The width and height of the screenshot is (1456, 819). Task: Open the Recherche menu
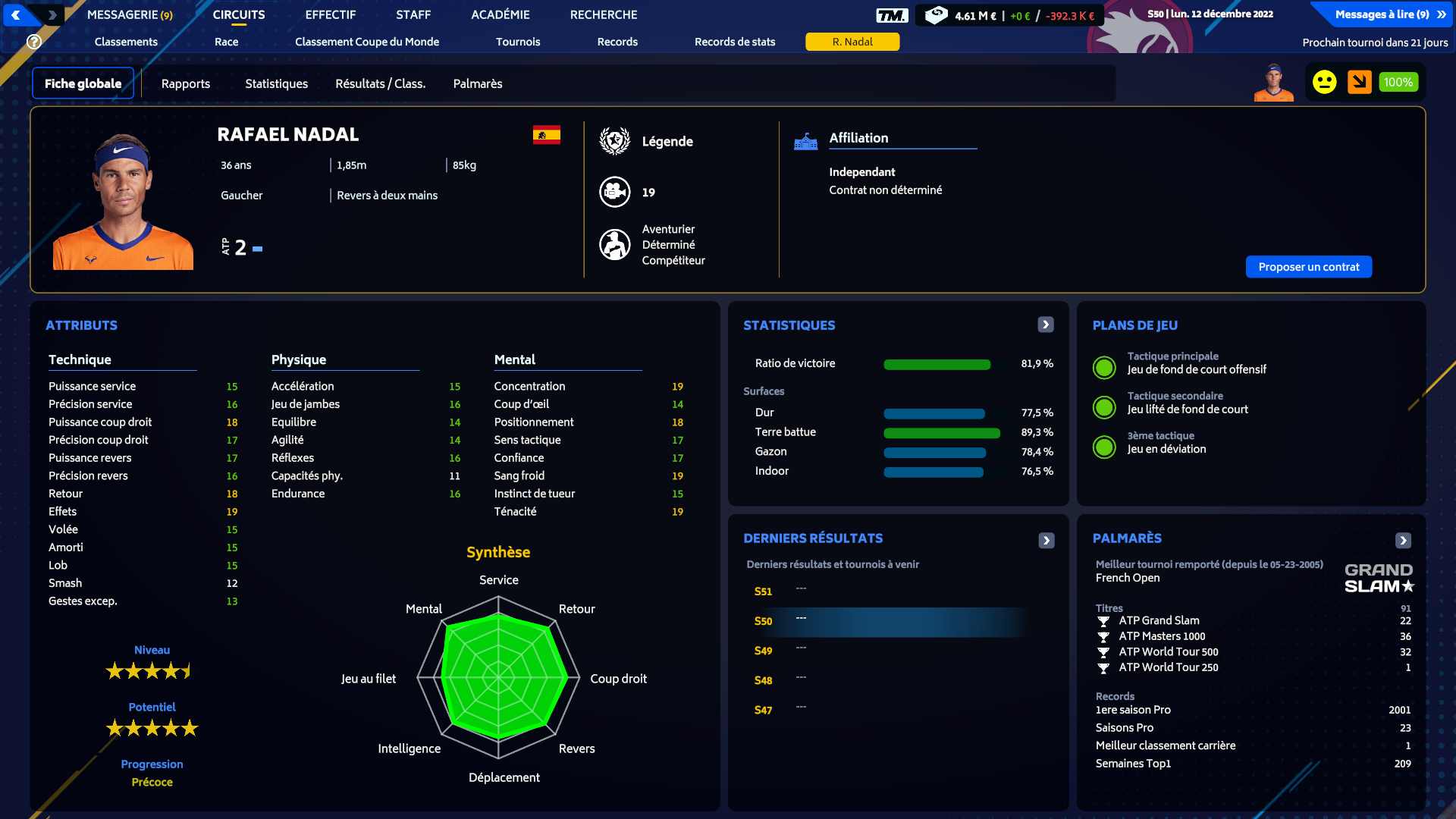click(603, 14)
